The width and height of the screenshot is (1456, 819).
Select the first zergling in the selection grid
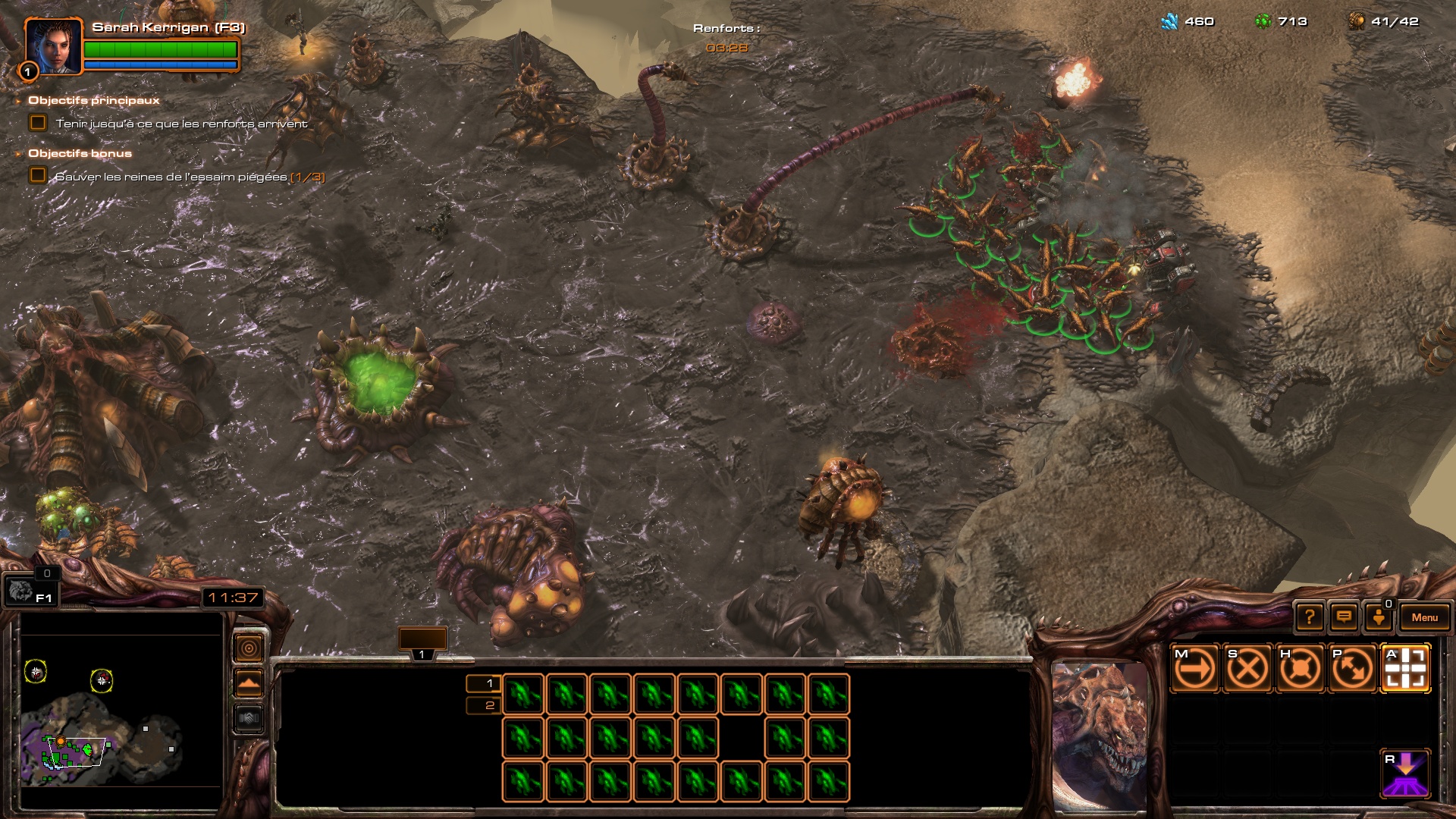click(x=523, y=694)
